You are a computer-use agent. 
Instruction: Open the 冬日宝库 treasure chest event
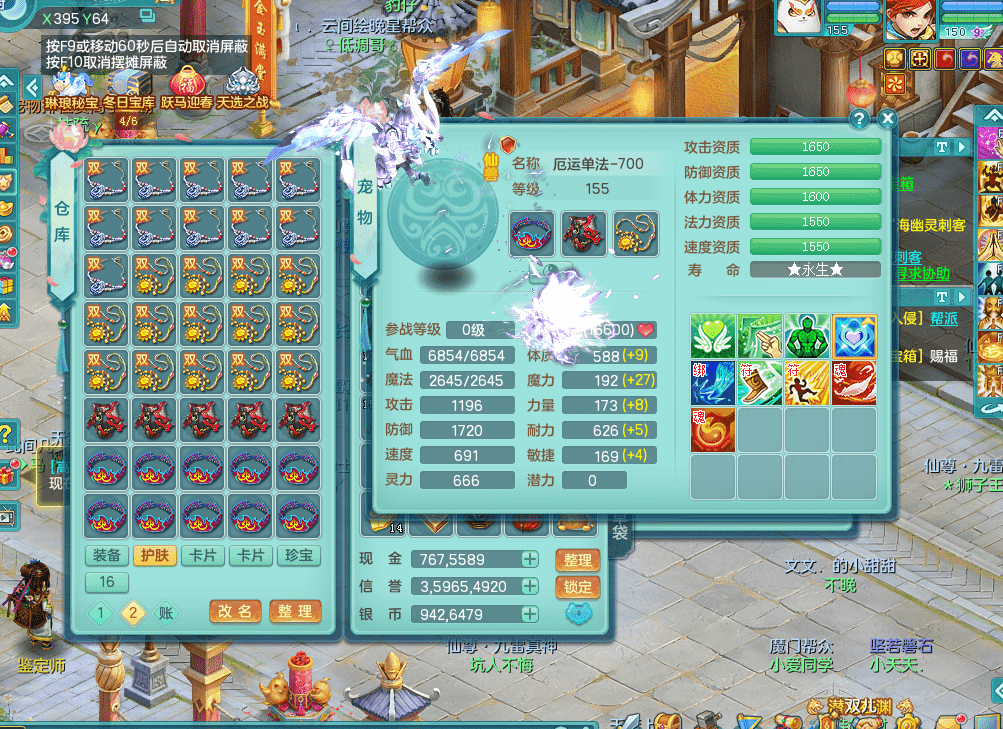pos(129,87)
